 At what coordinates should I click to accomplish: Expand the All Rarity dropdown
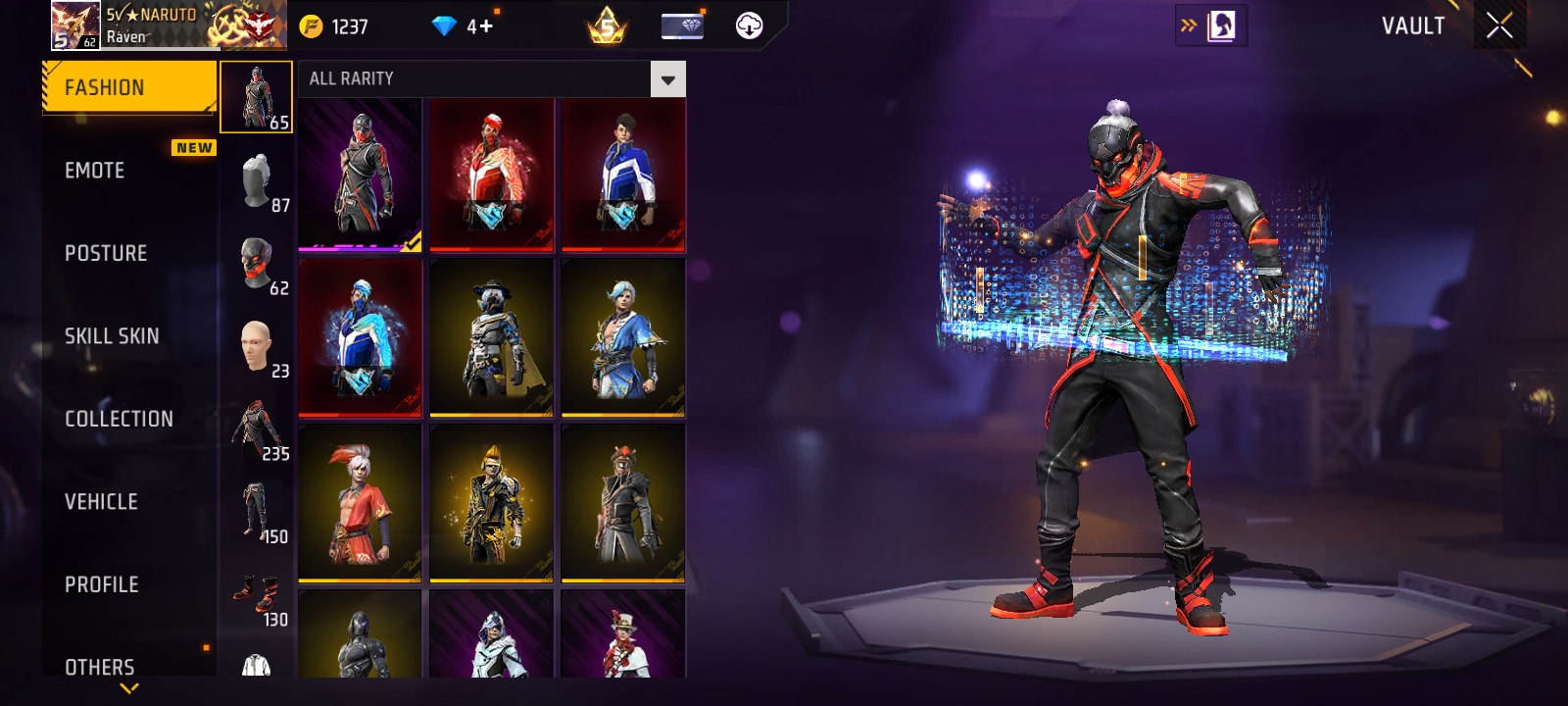tap(667, 79)
